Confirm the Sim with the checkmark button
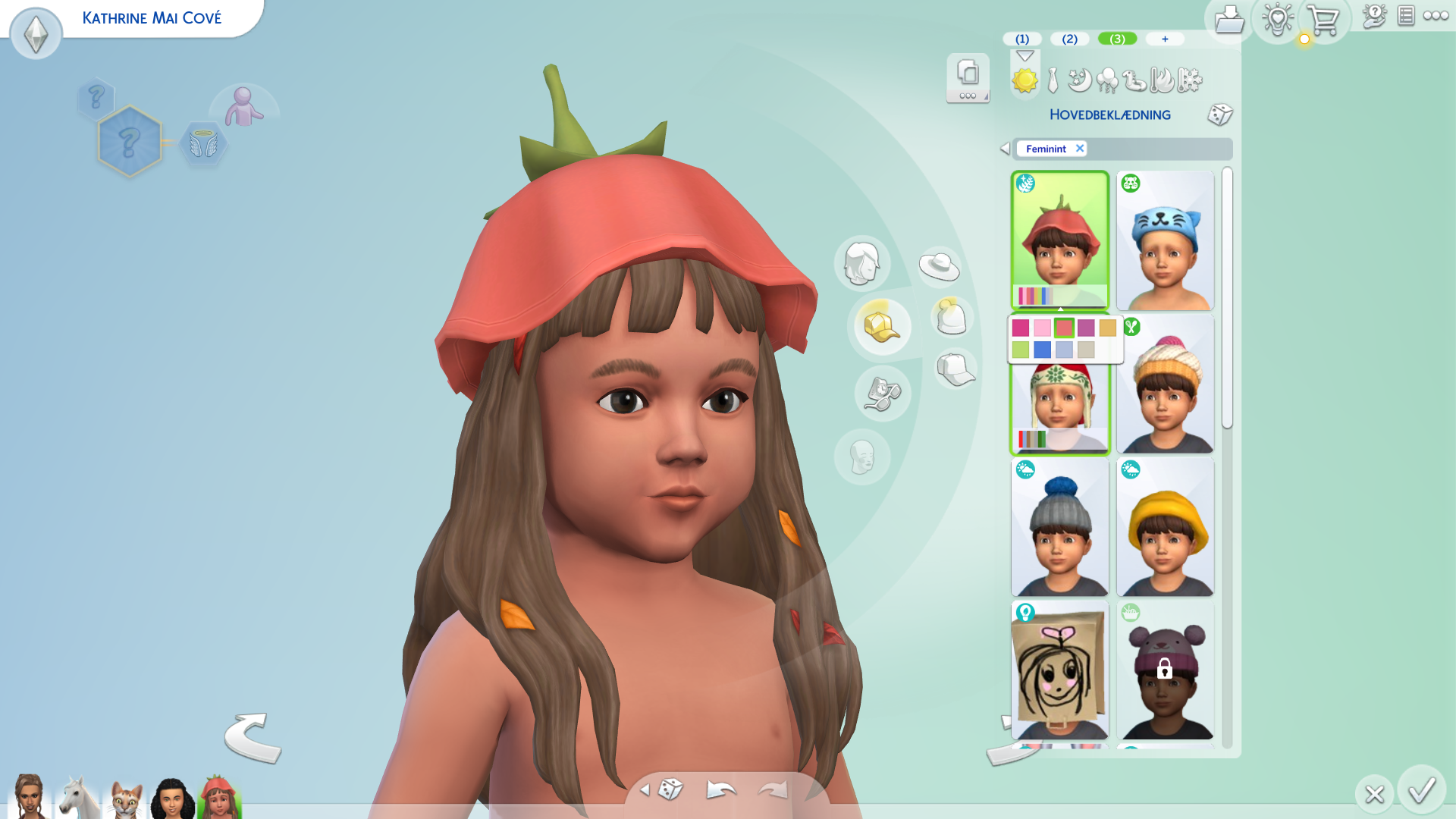The height and width of the screenshot is (819, 1456). point(1422,791)
